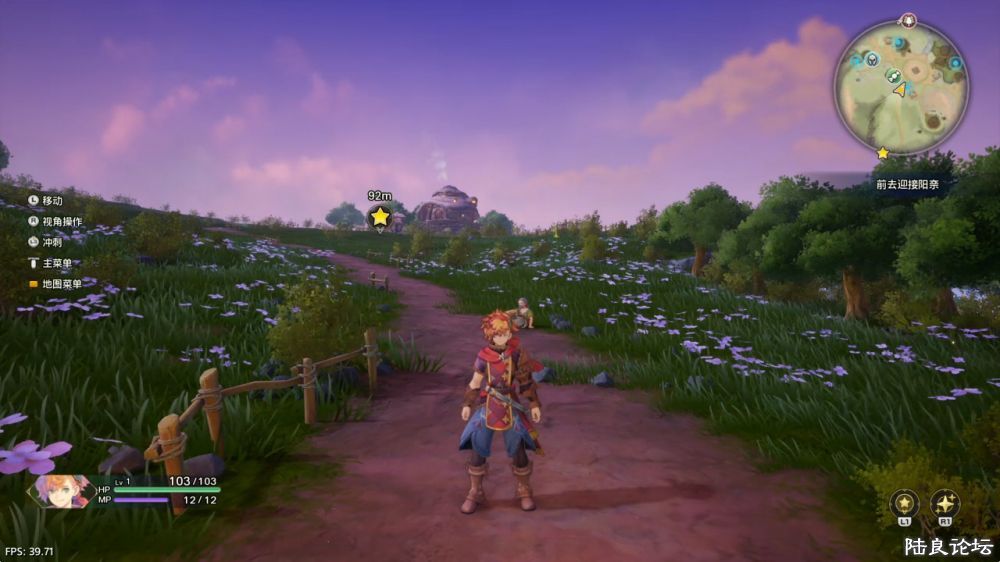
Task: Activate the four-point sparkle ability icon
Action: tap(945, 502)
